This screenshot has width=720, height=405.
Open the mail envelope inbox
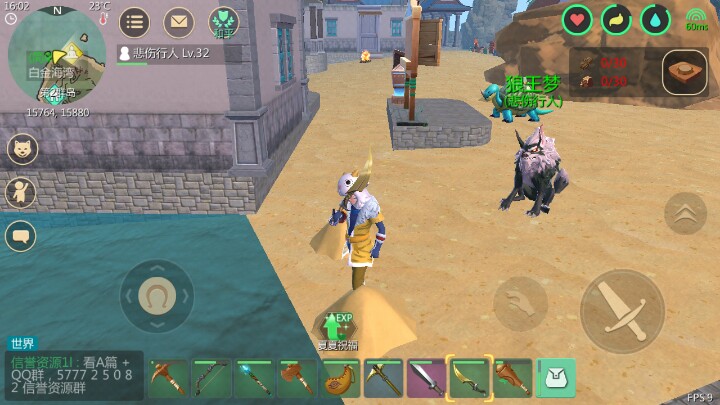179,22
